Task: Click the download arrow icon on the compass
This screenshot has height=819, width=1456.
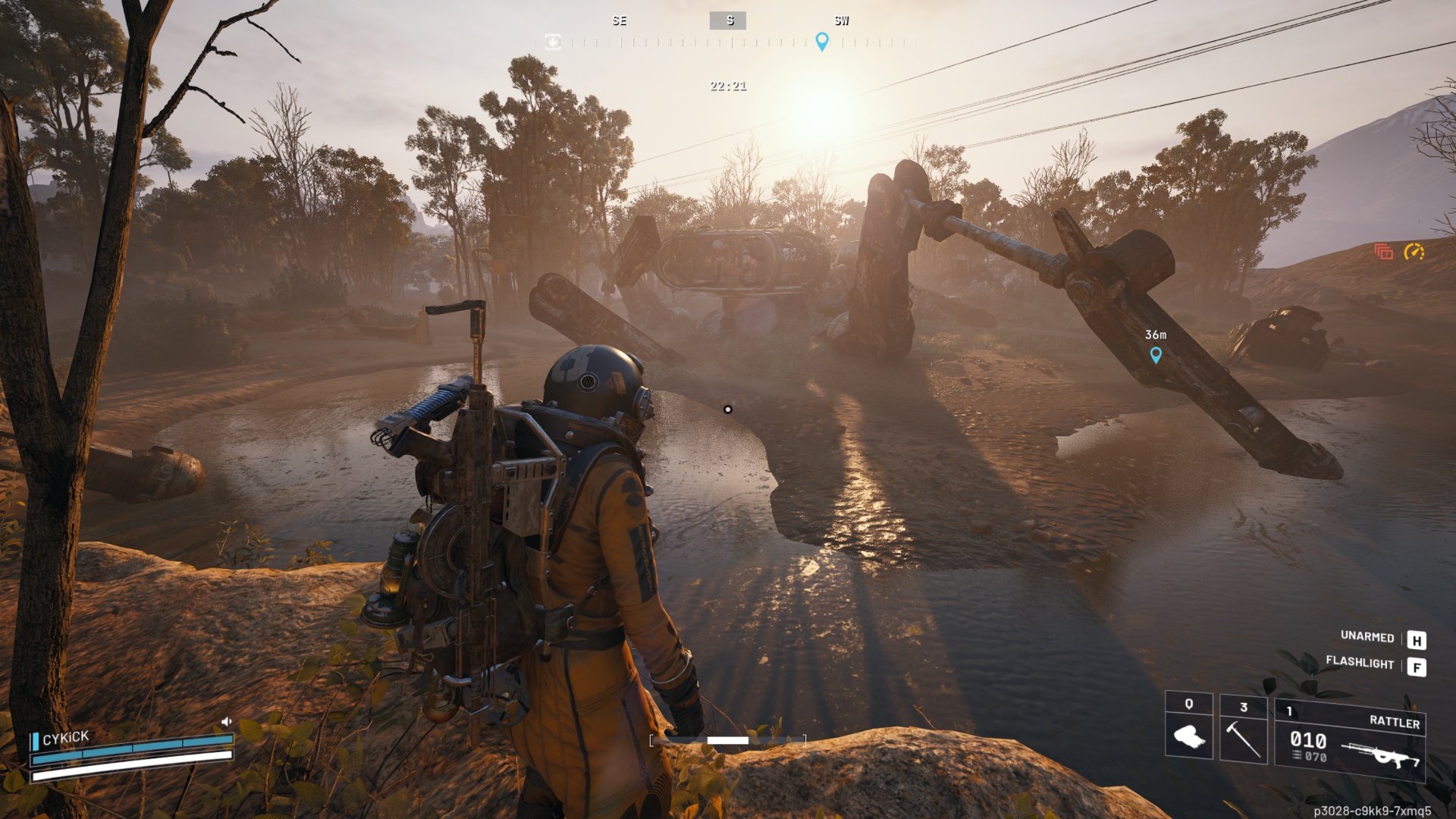Action: click(553, 42)
